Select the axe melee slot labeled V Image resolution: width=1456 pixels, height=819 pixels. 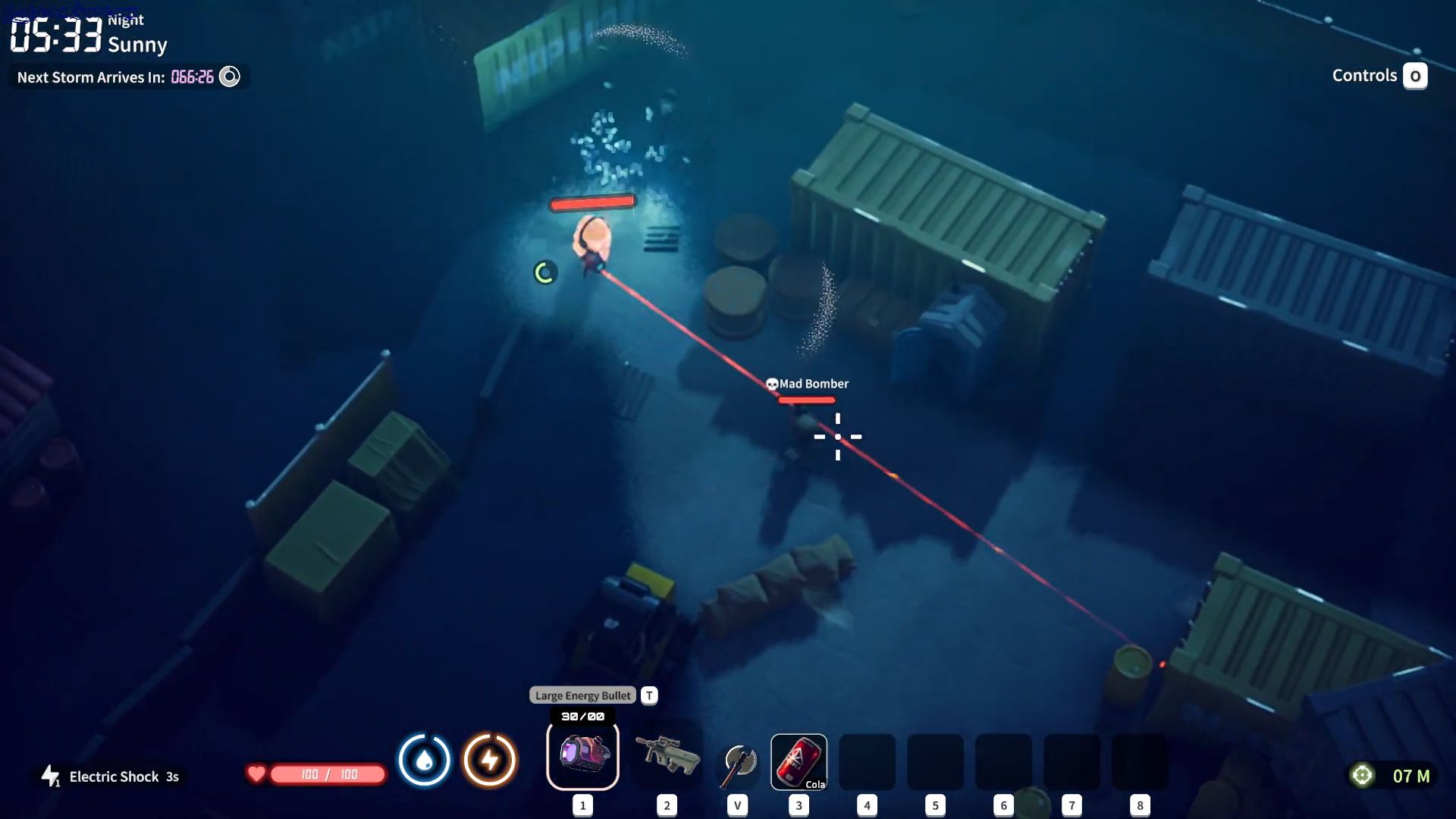(x=736, y=761)
